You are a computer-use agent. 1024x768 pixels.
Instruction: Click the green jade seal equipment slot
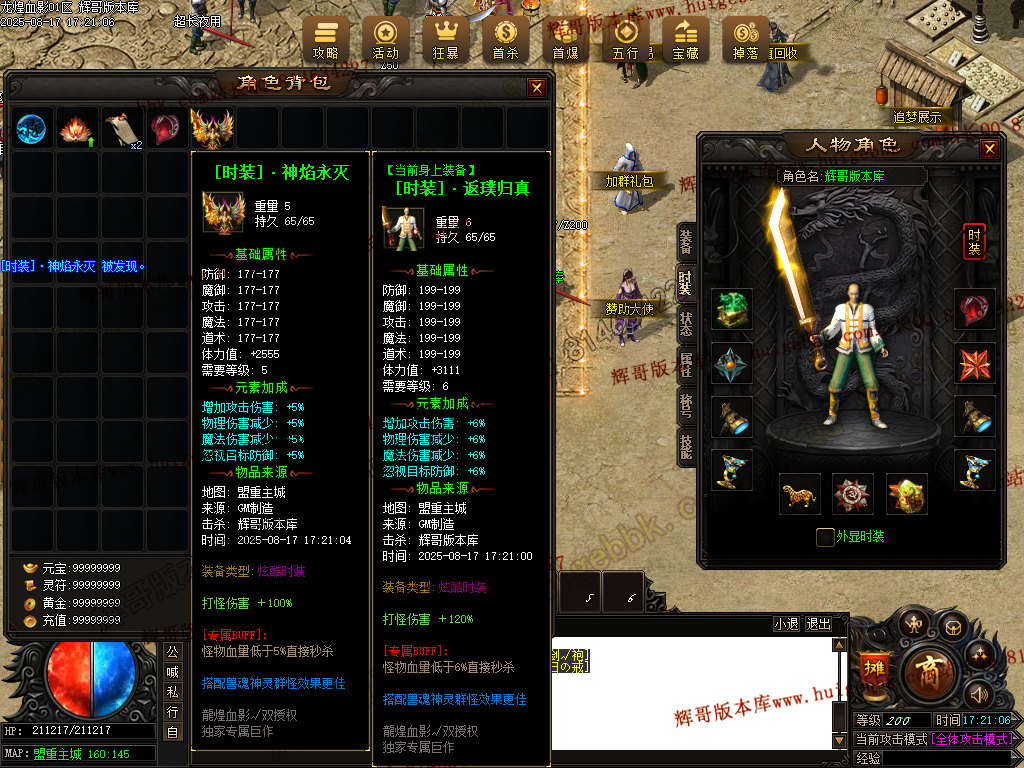click(732, 310)
